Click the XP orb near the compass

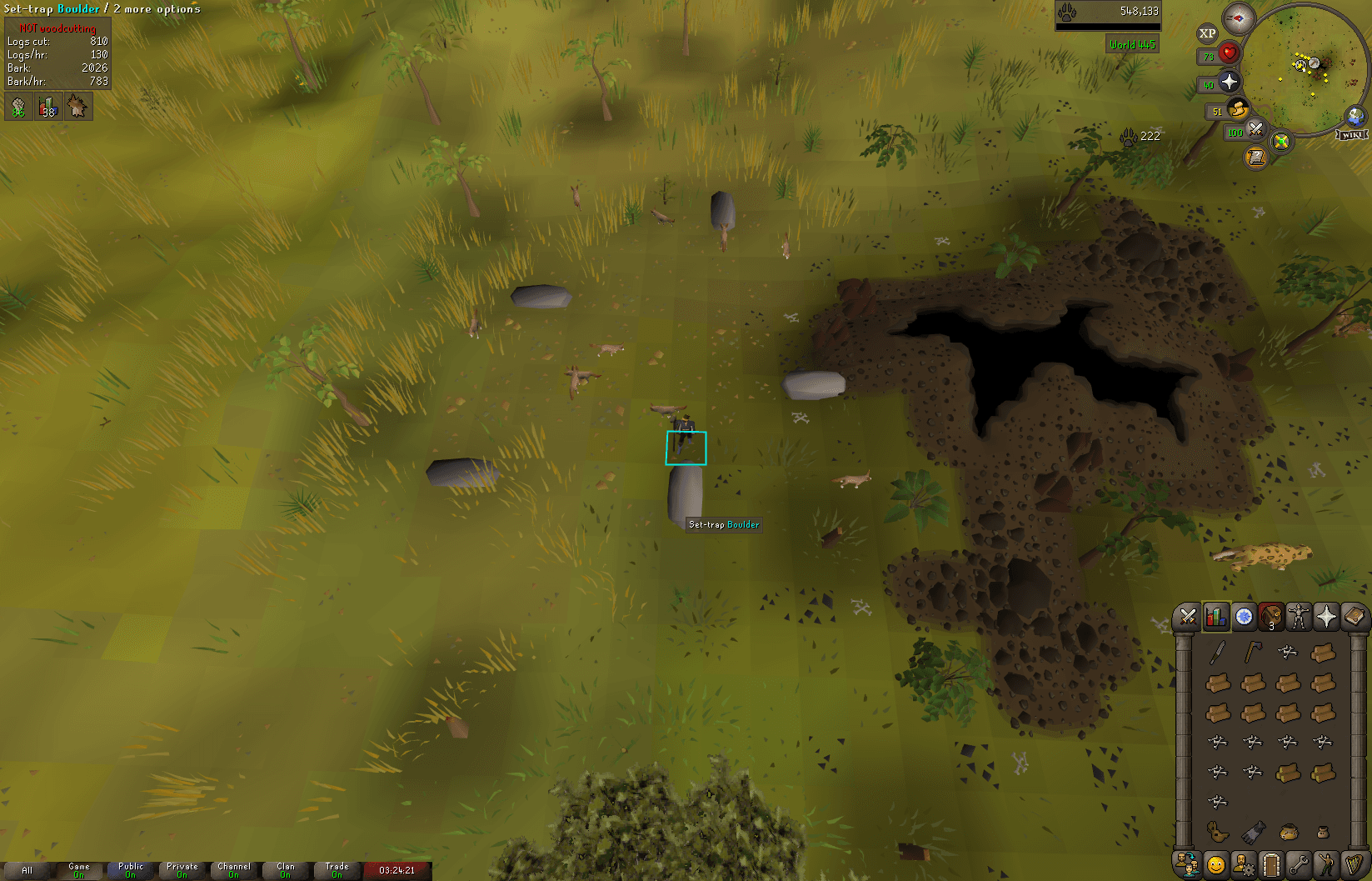1206,33
